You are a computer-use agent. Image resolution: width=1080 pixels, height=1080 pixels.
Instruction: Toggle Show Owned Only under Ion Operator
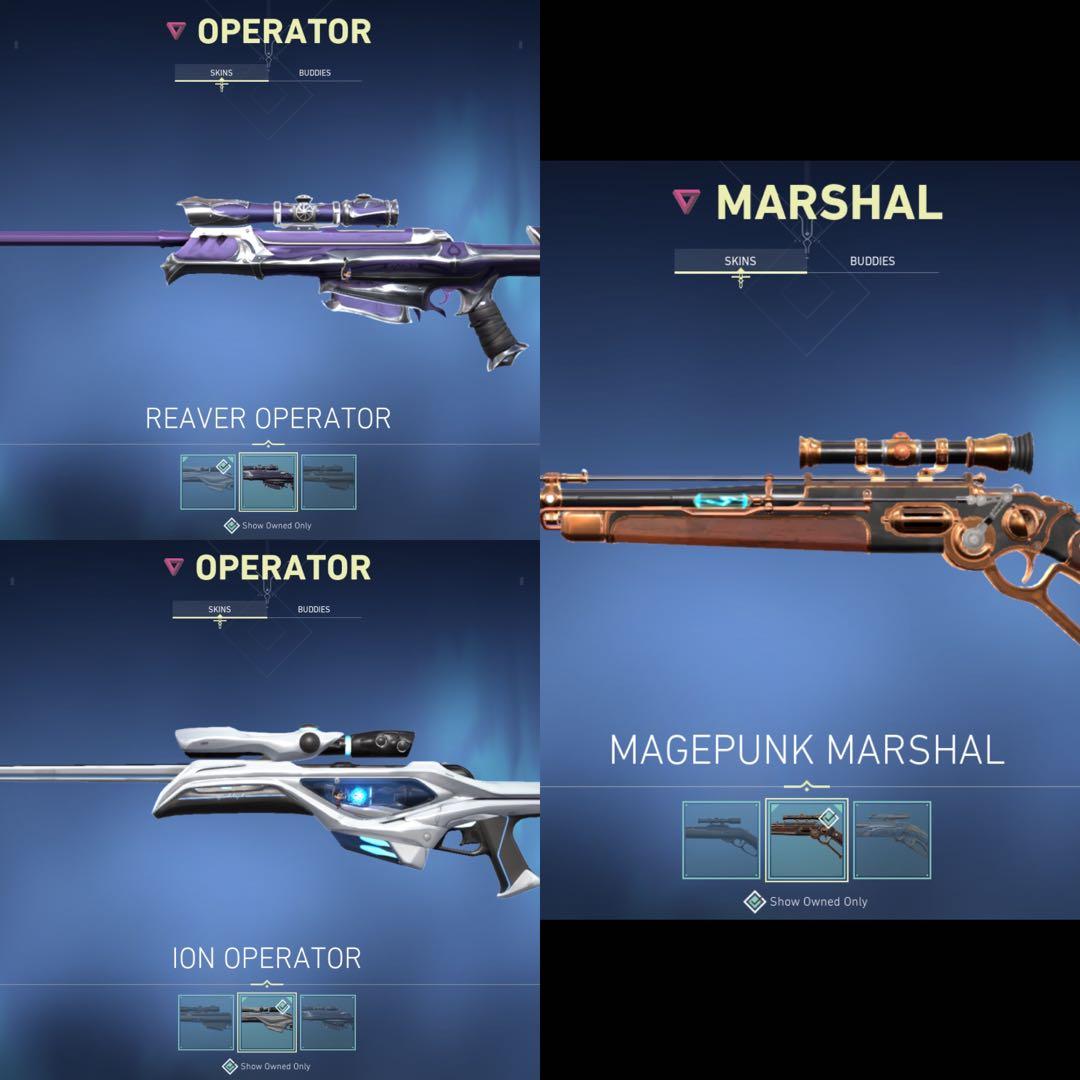coord(230,1066)
